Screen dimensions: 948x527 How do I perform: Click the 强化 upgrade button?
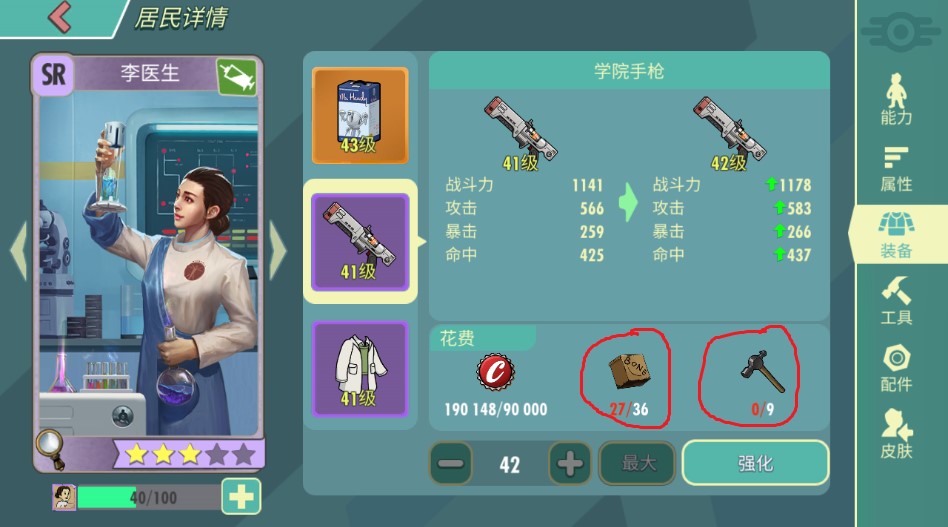tap(755, 464)
